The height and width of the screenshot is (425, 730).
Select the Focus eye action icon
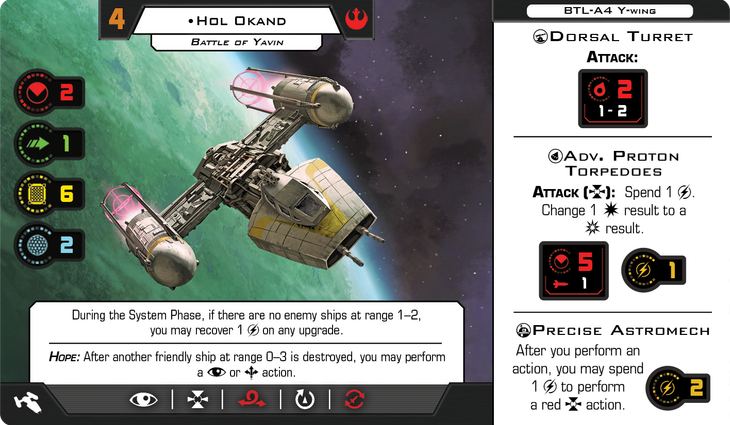point(144,400)
